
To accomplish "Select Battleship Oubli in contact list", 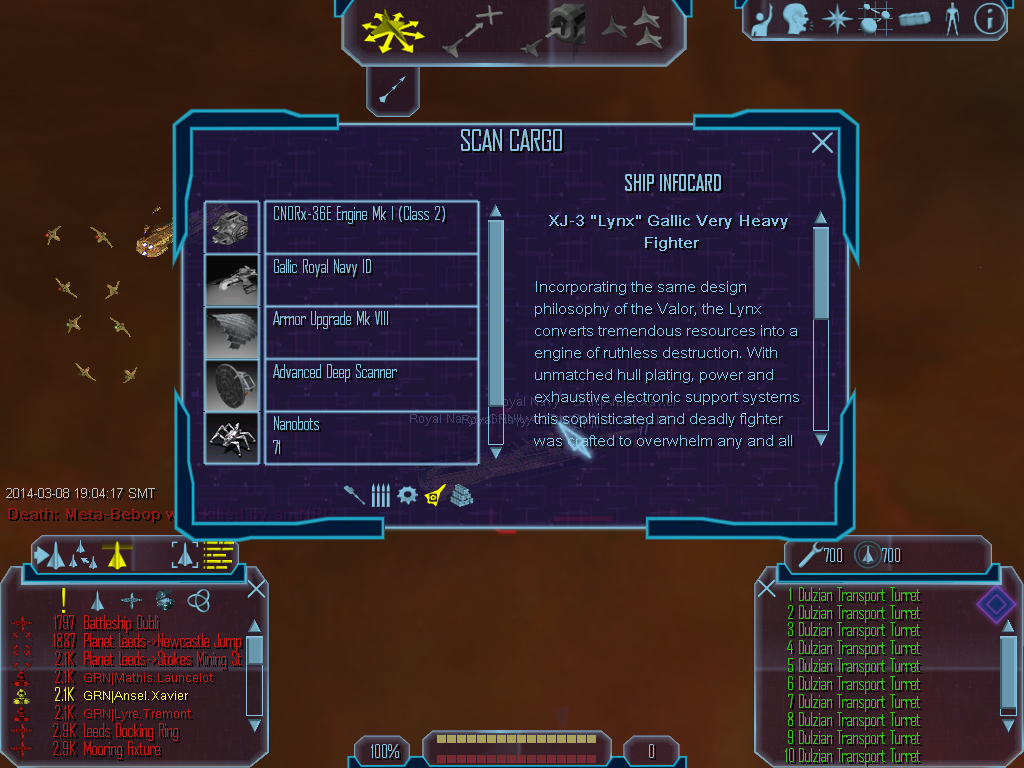I will click(121, 624).
